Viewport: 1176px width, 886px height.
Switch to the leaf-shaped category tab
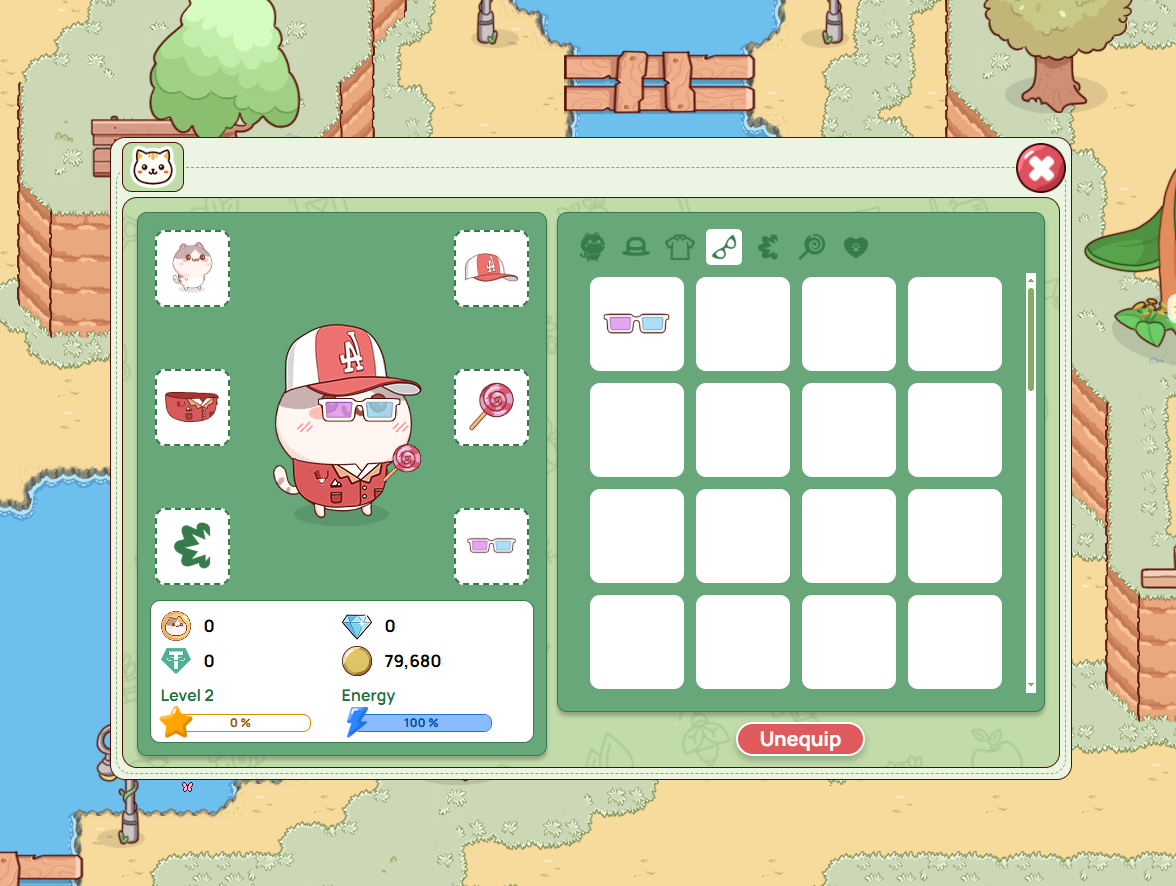click(768, 246)
